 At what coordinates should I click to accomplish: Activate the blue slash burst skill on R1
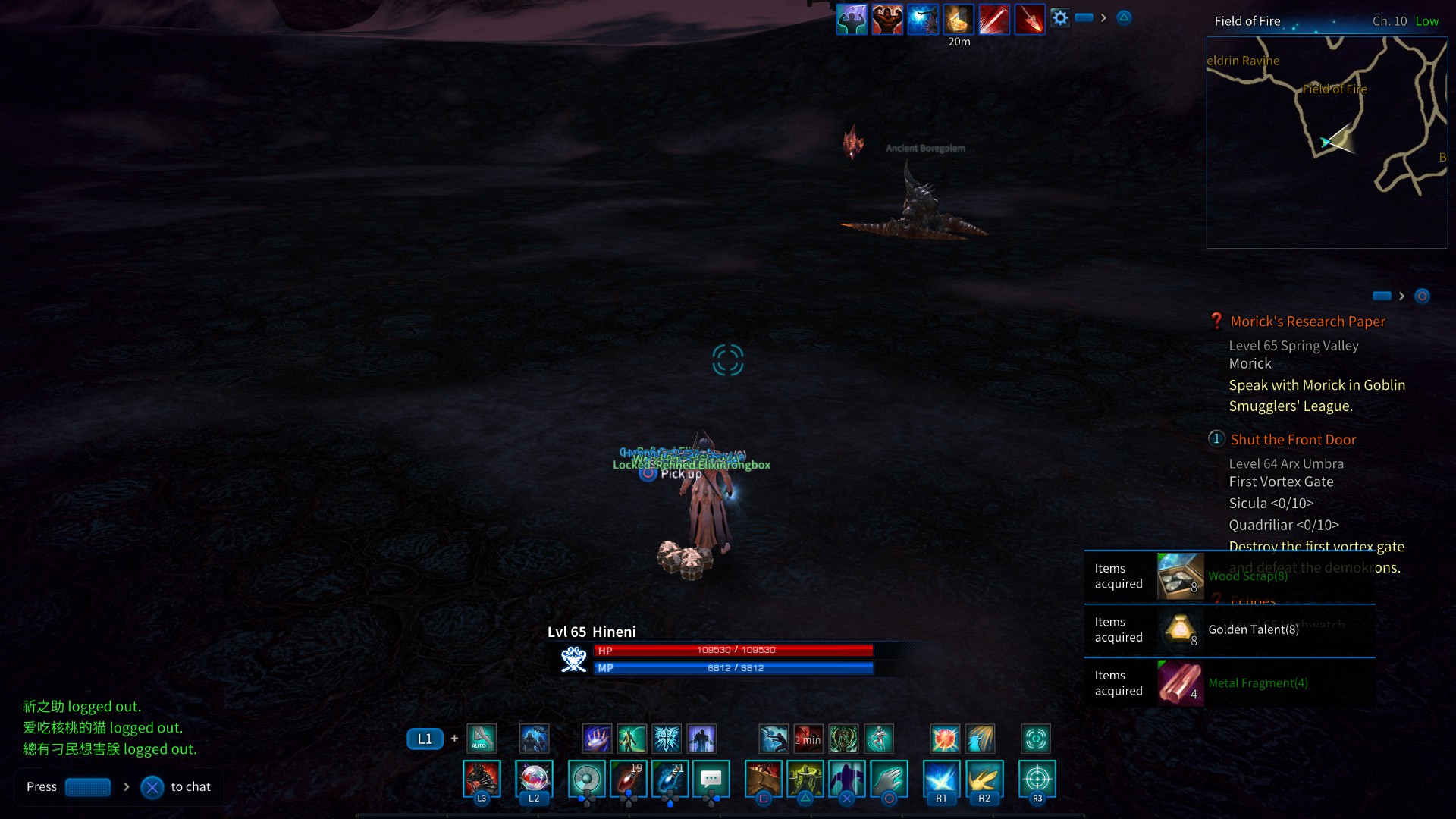[x=941, y=779]
